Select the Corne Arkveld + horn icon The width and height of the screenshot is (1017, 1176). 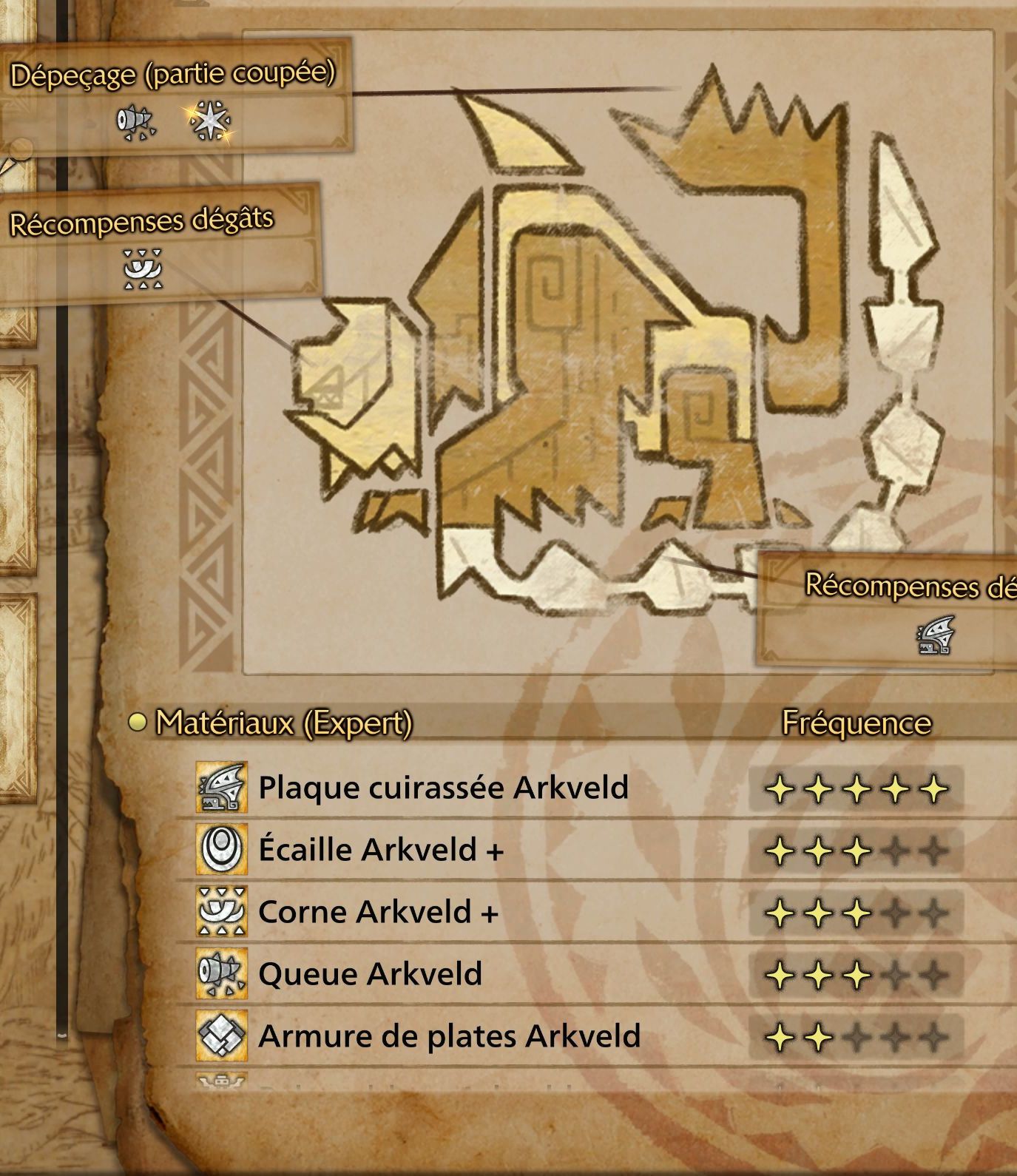click(x=221, y=911)
